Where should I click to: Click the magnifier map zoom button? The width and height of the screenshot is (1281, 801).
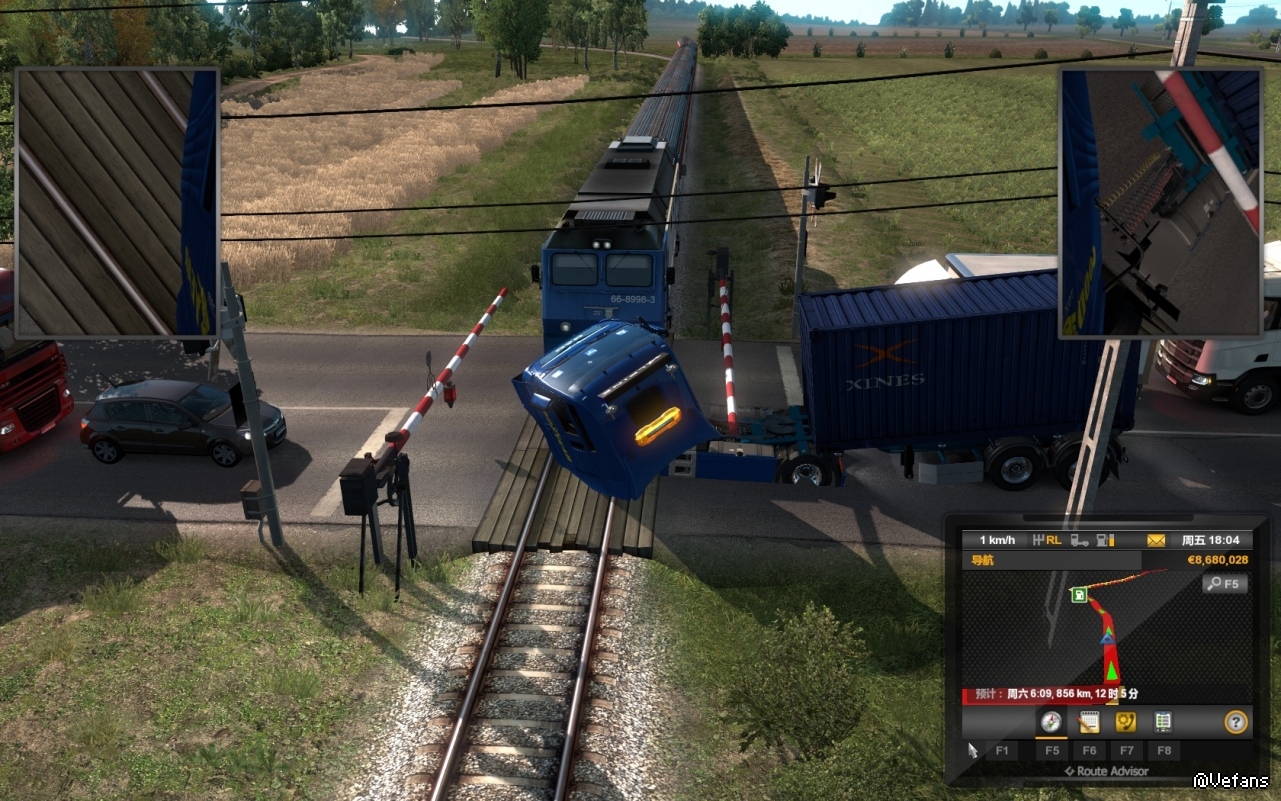tap(1225, 583)
